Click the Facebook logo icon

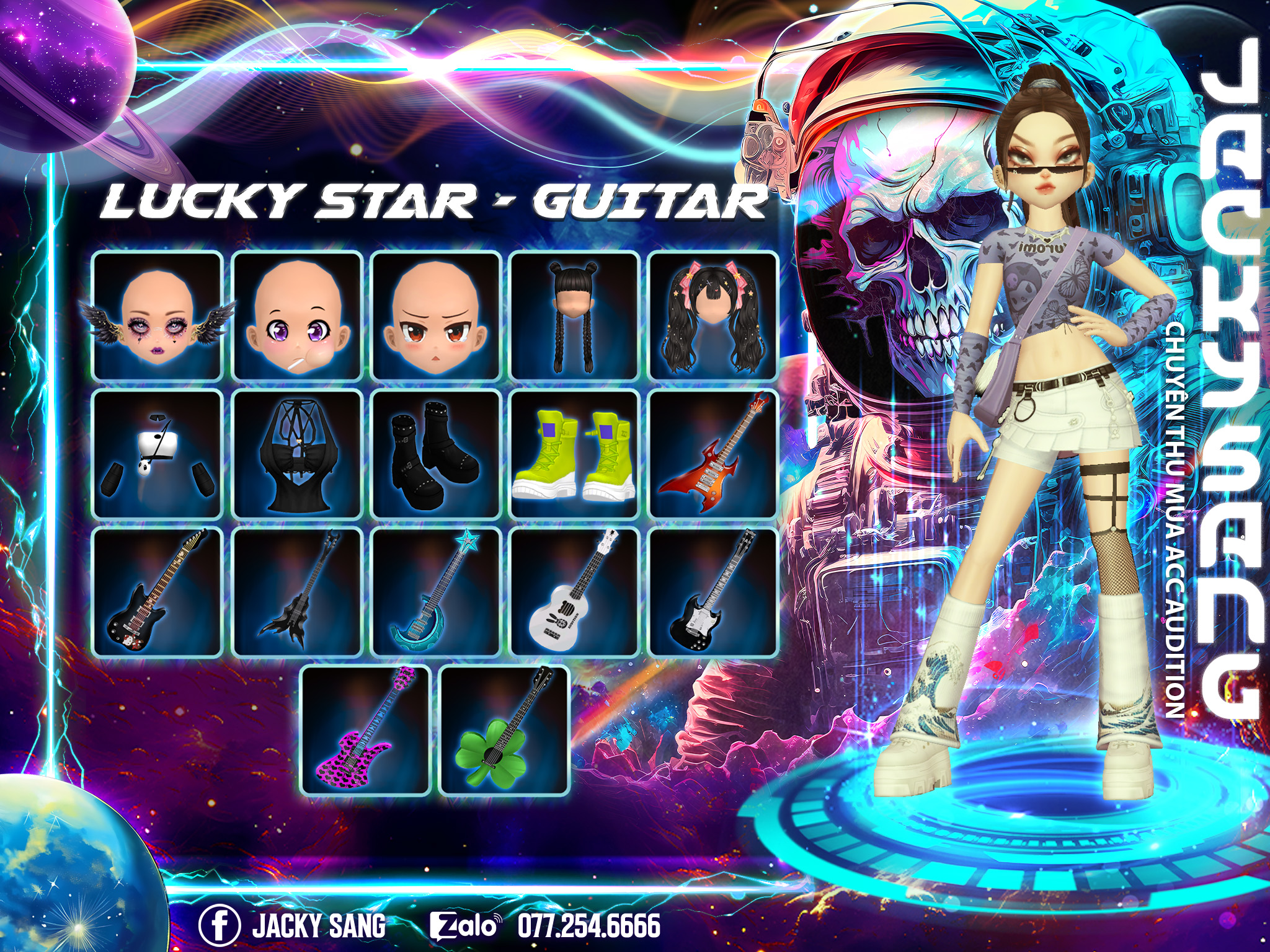click(220, 925)
